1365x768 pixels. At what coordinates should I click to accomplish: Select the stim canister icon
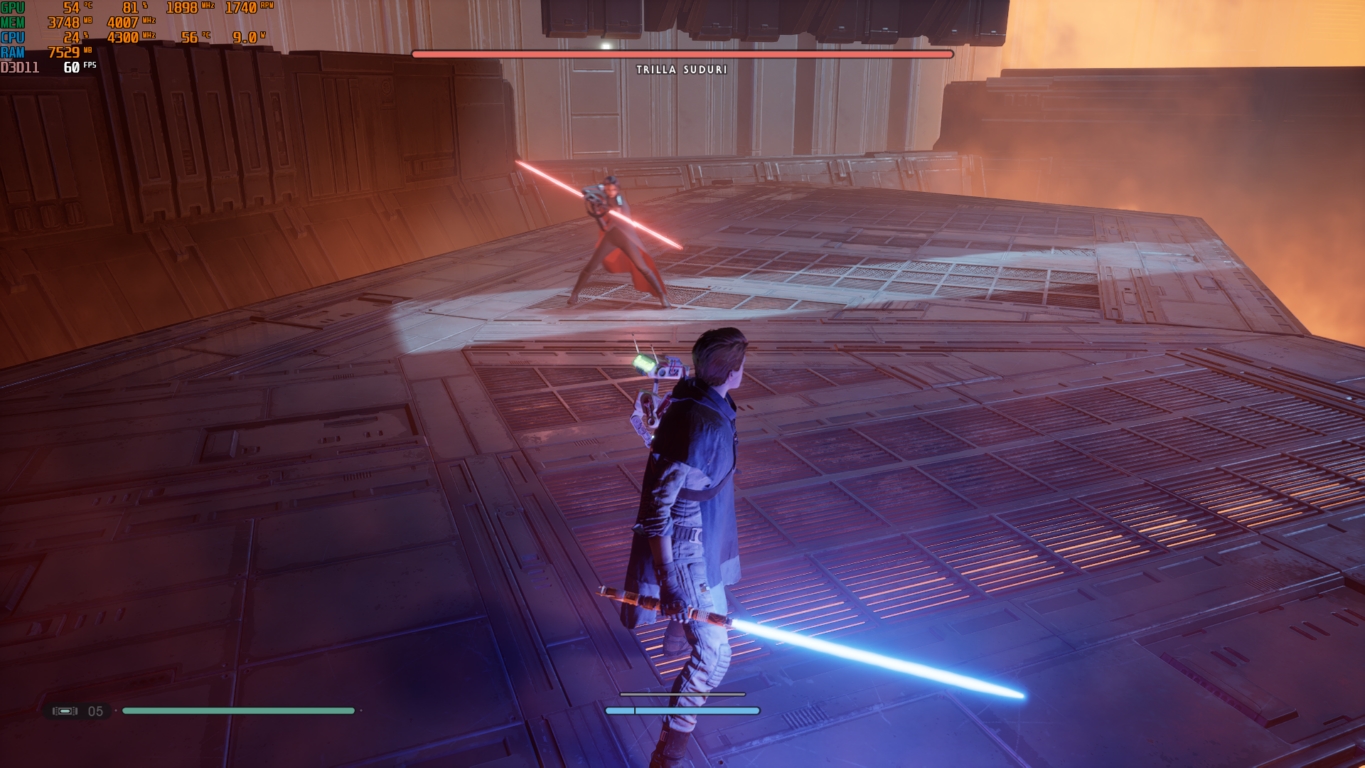pos(65,711)
